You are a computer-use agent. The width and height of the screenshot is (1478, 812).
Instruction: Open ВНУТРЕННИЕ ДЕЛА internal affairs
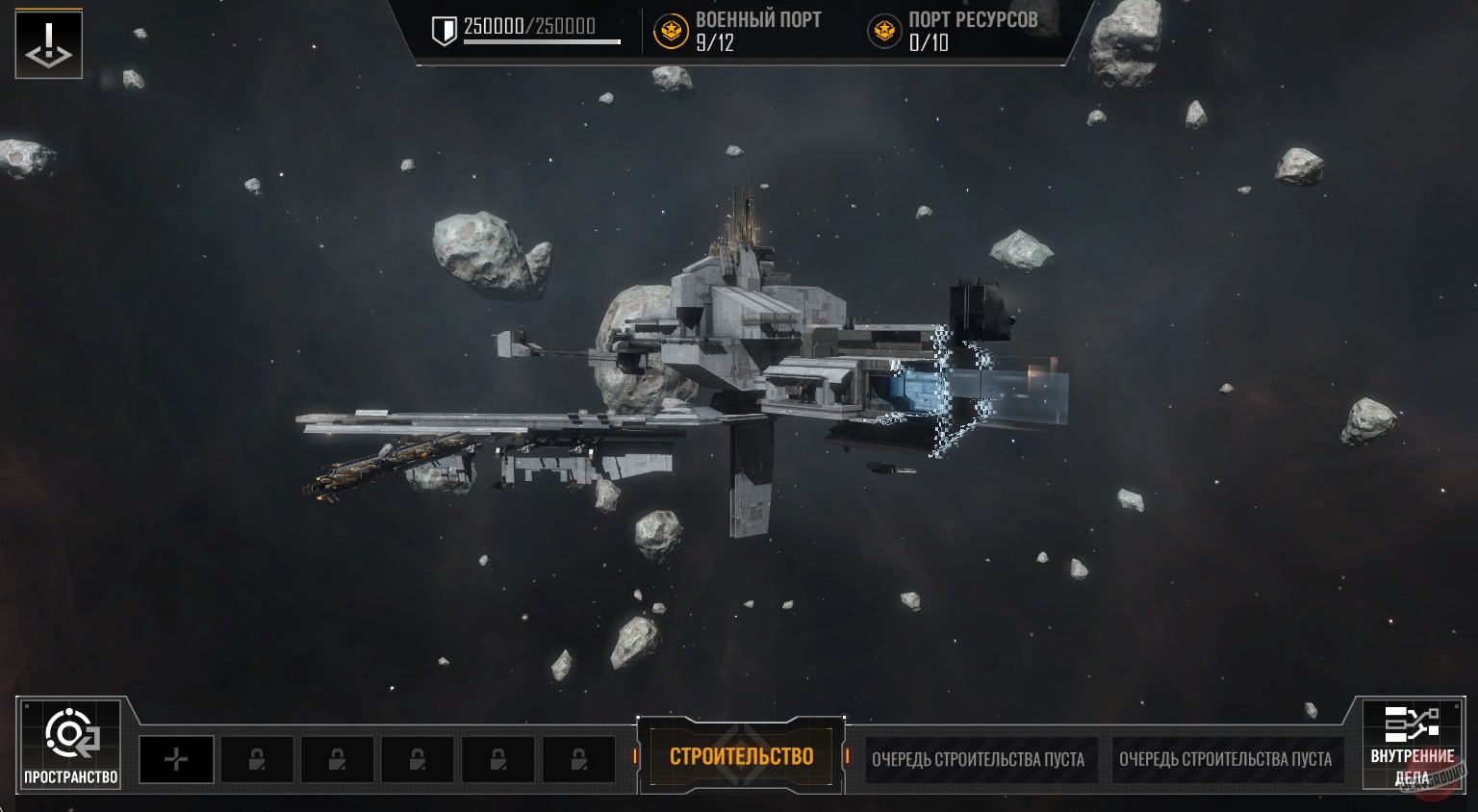tap(1412, 745)
